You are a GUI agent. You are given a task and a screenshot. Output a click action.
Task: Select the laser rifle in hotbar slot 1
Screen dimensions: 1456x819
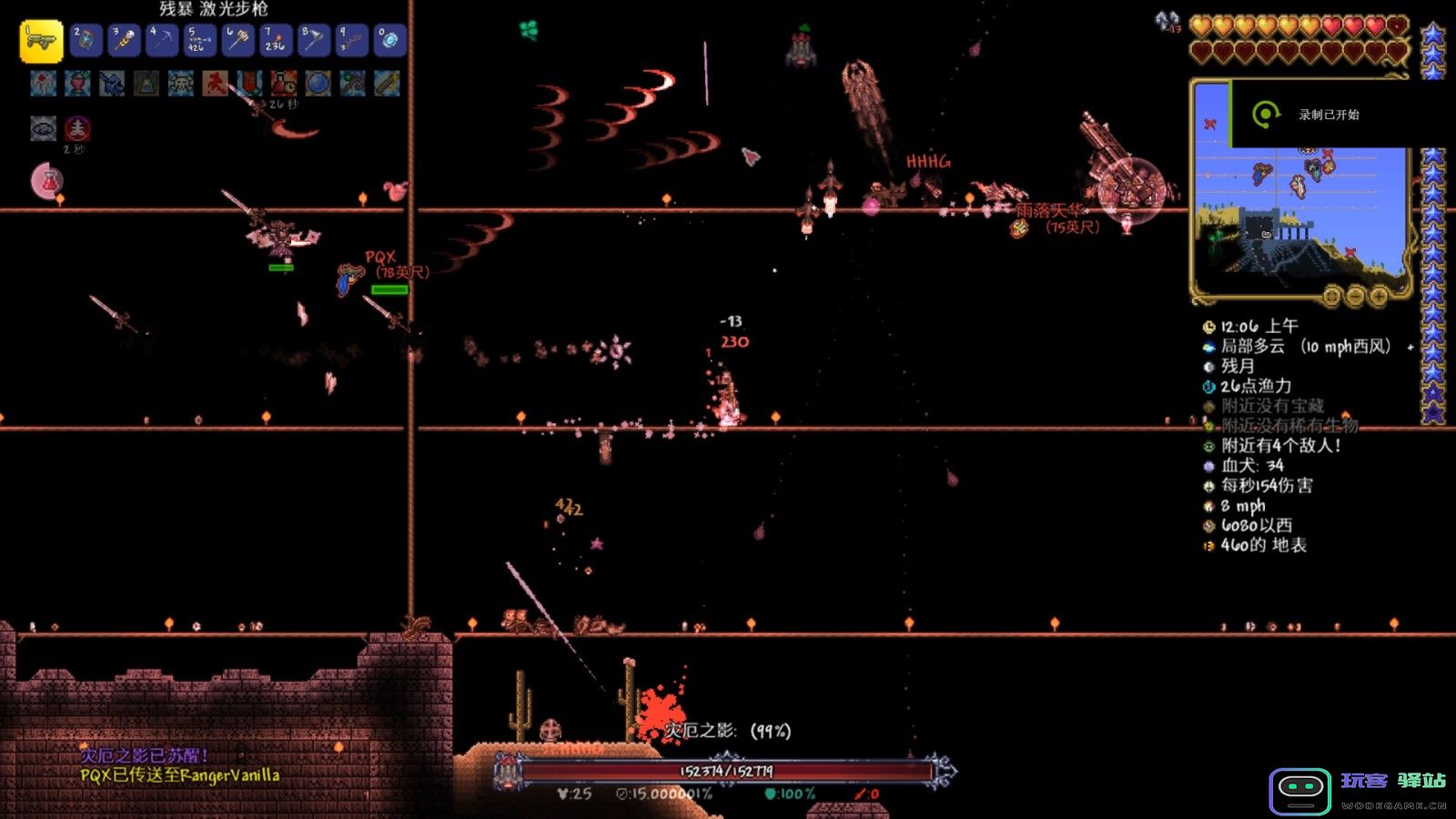(x=41, y=41)
